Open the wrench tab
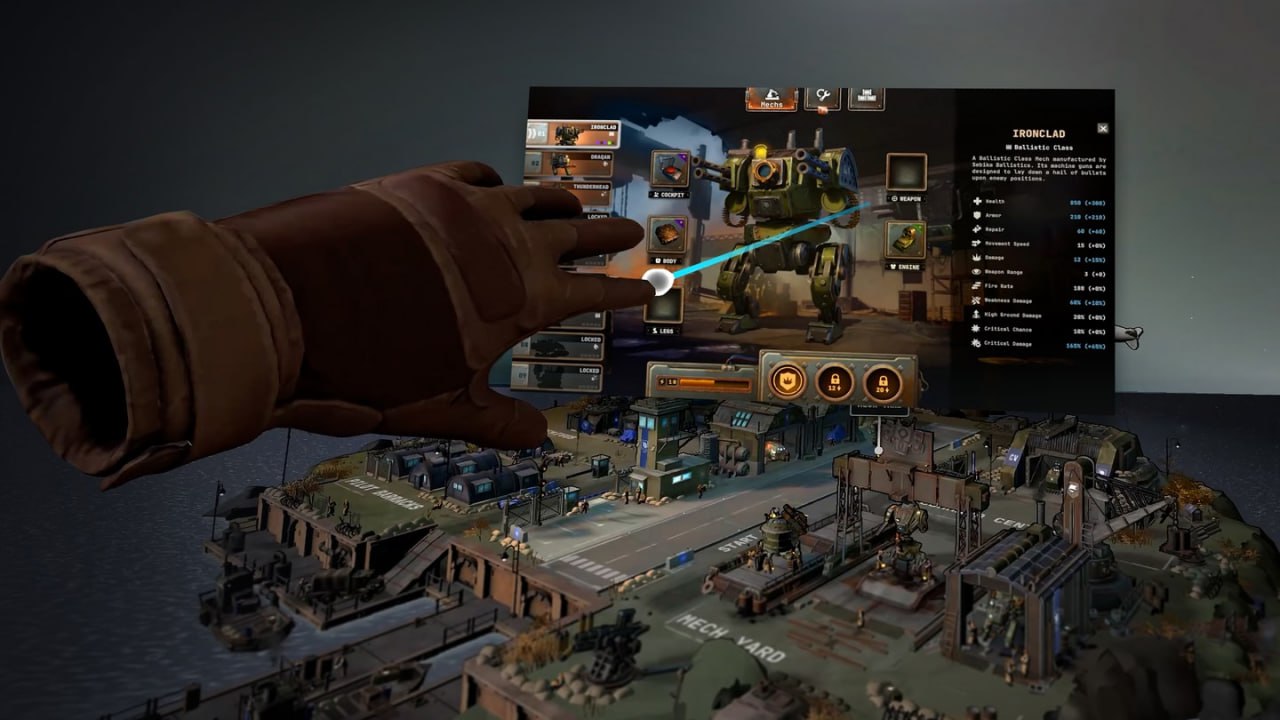Image resolution: width=1280 pixels, height=720 pixels. tap(822, 97)
